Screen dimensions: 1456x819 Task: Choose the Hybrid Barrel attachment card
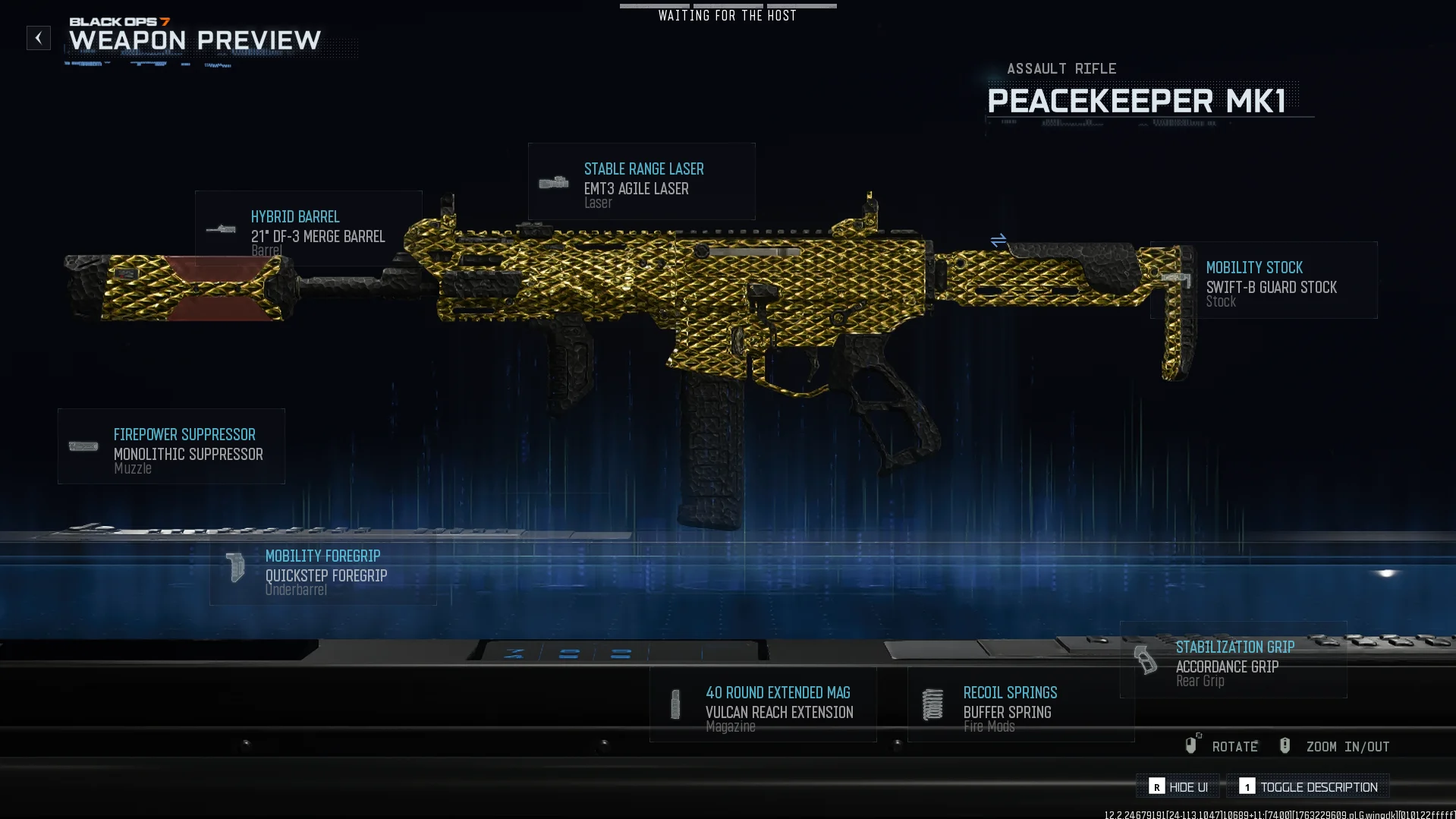pyautogui.click(x=308, y=228)
